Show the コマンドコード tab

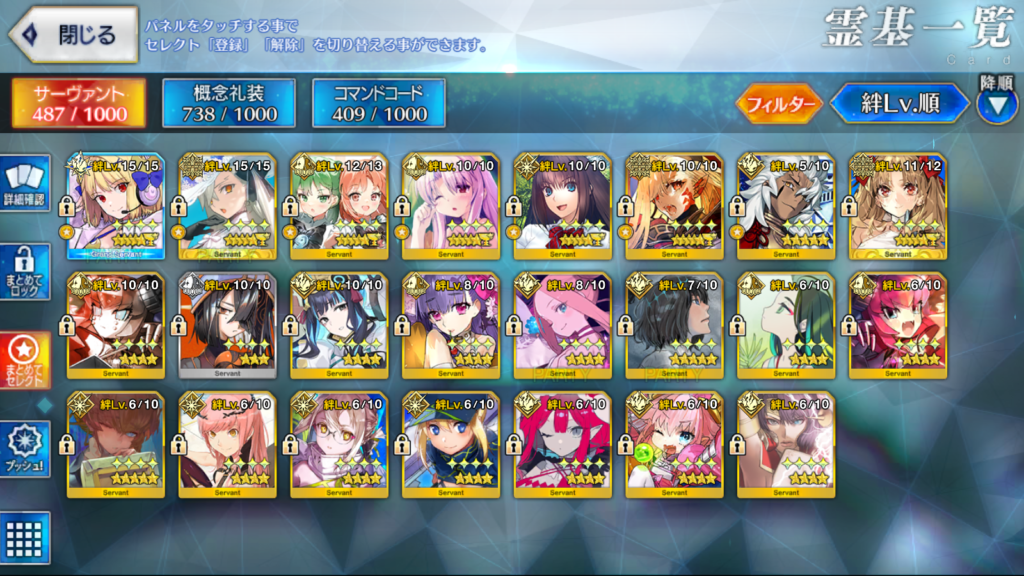pyautogui.click(x=379, y=104)
